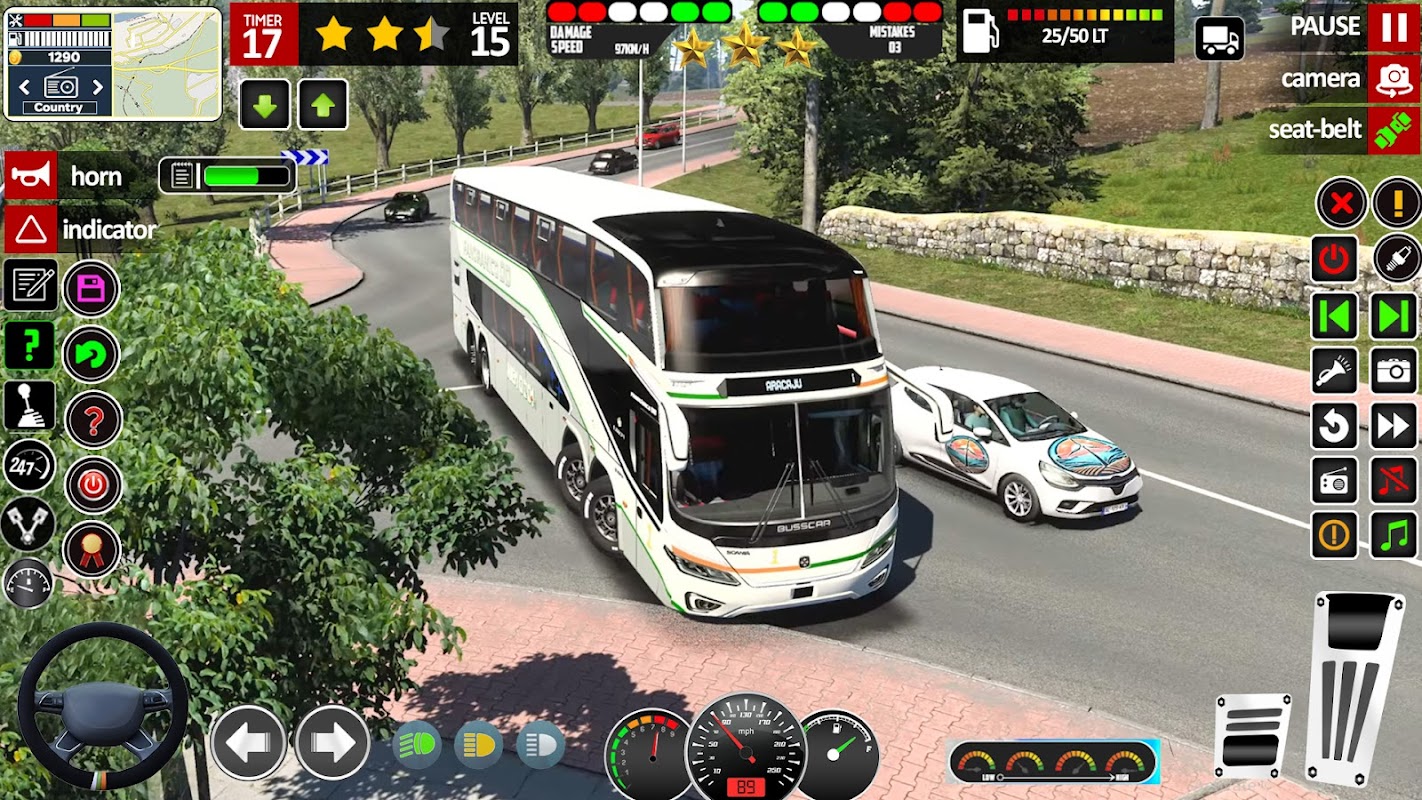Fasten the seat-belt
The image size is (1422, 800).
click(x=1393, y=131)
